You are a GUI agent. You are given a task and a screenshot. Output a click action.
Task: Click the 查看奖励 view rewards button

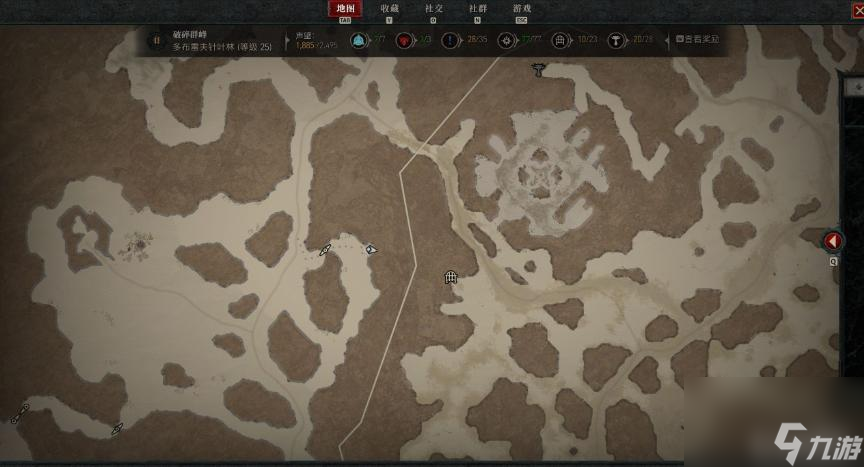pos(697,40)
